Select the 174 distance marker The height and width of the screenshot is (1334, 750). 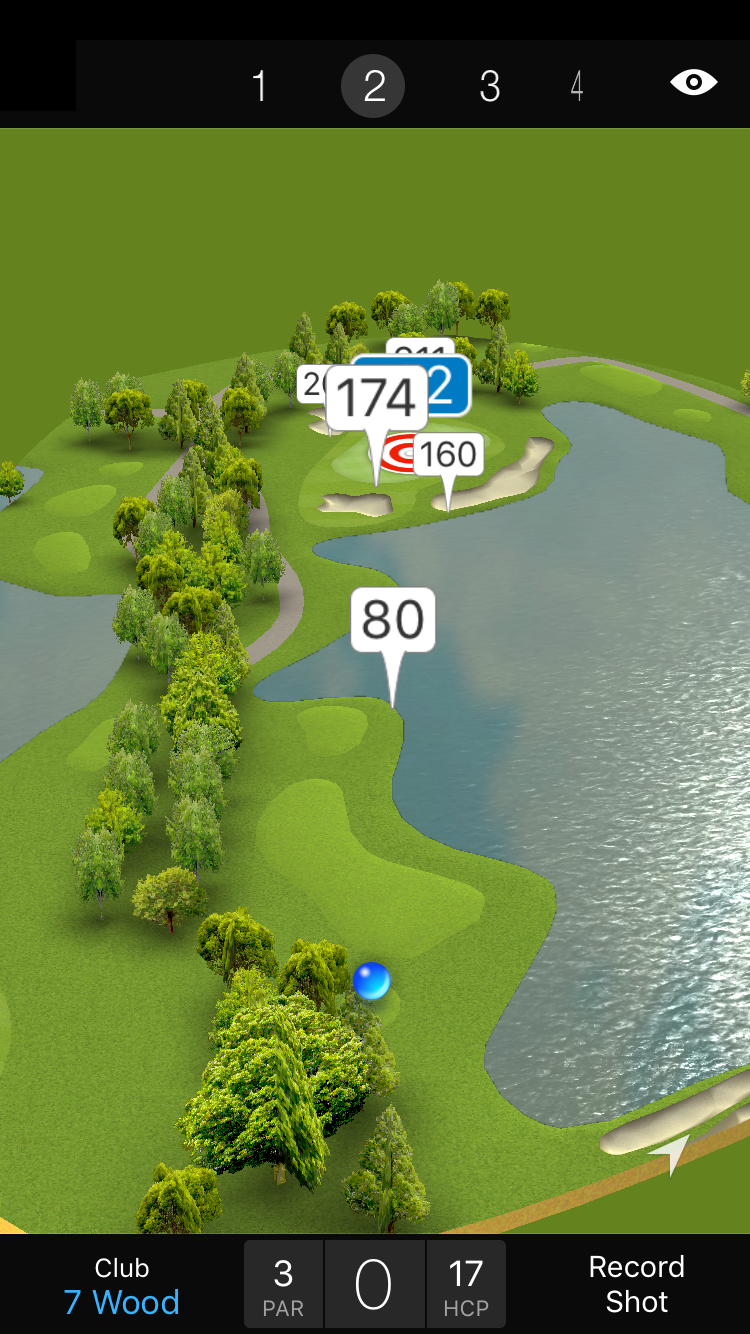[376, 399]
